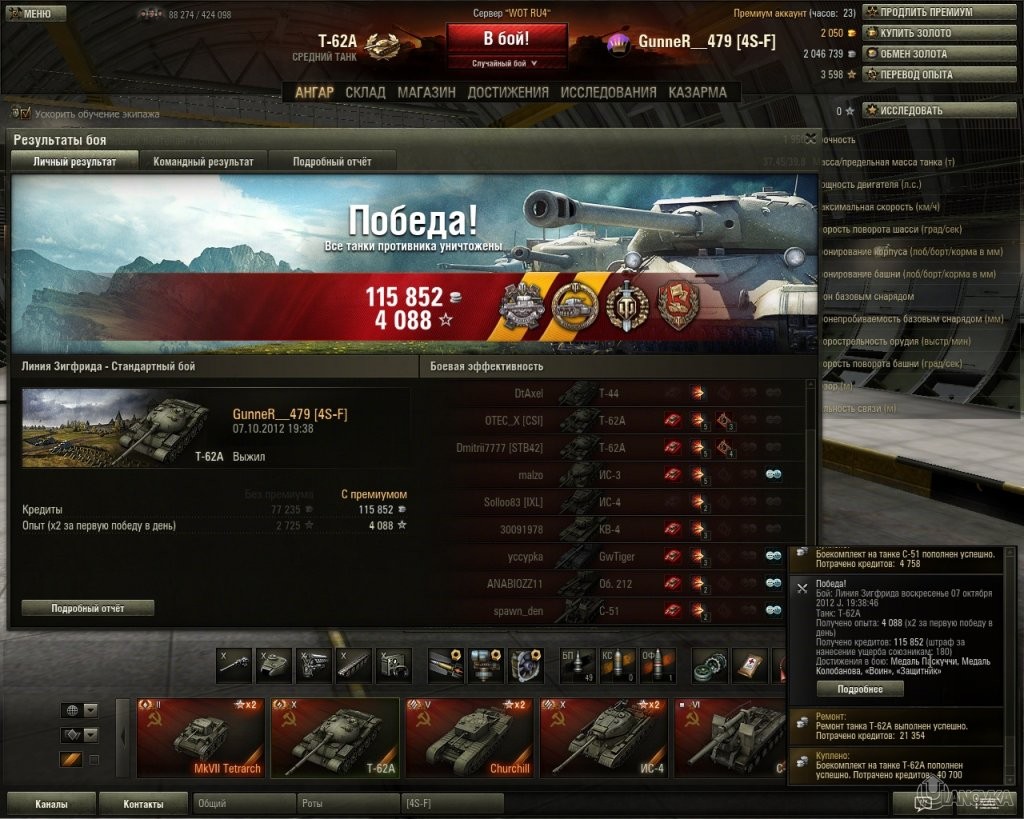Switch to Исследования section
The image size is (1024, 819).
point(608,92)
